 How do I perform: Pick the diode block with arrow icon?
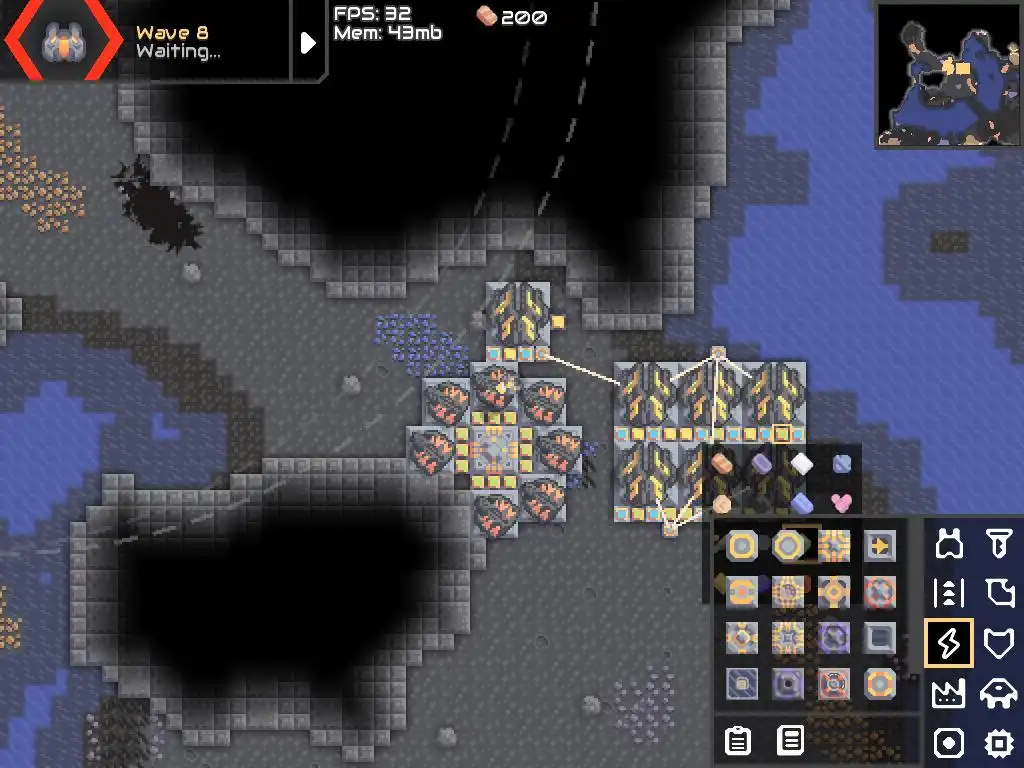[880, 546]
